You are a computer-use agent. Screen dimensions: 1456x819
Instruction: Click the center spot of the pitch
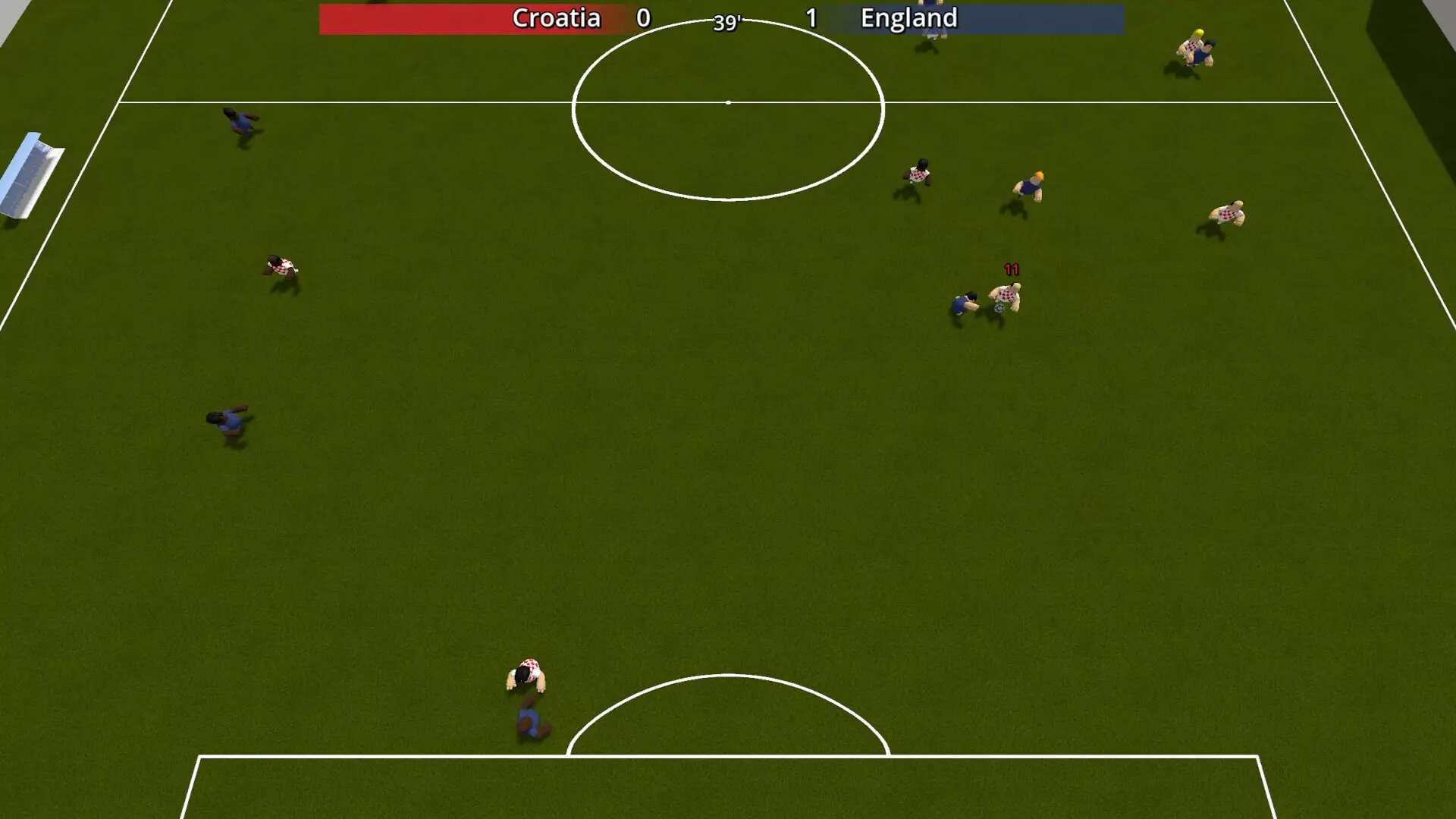(x=728, y=101)
